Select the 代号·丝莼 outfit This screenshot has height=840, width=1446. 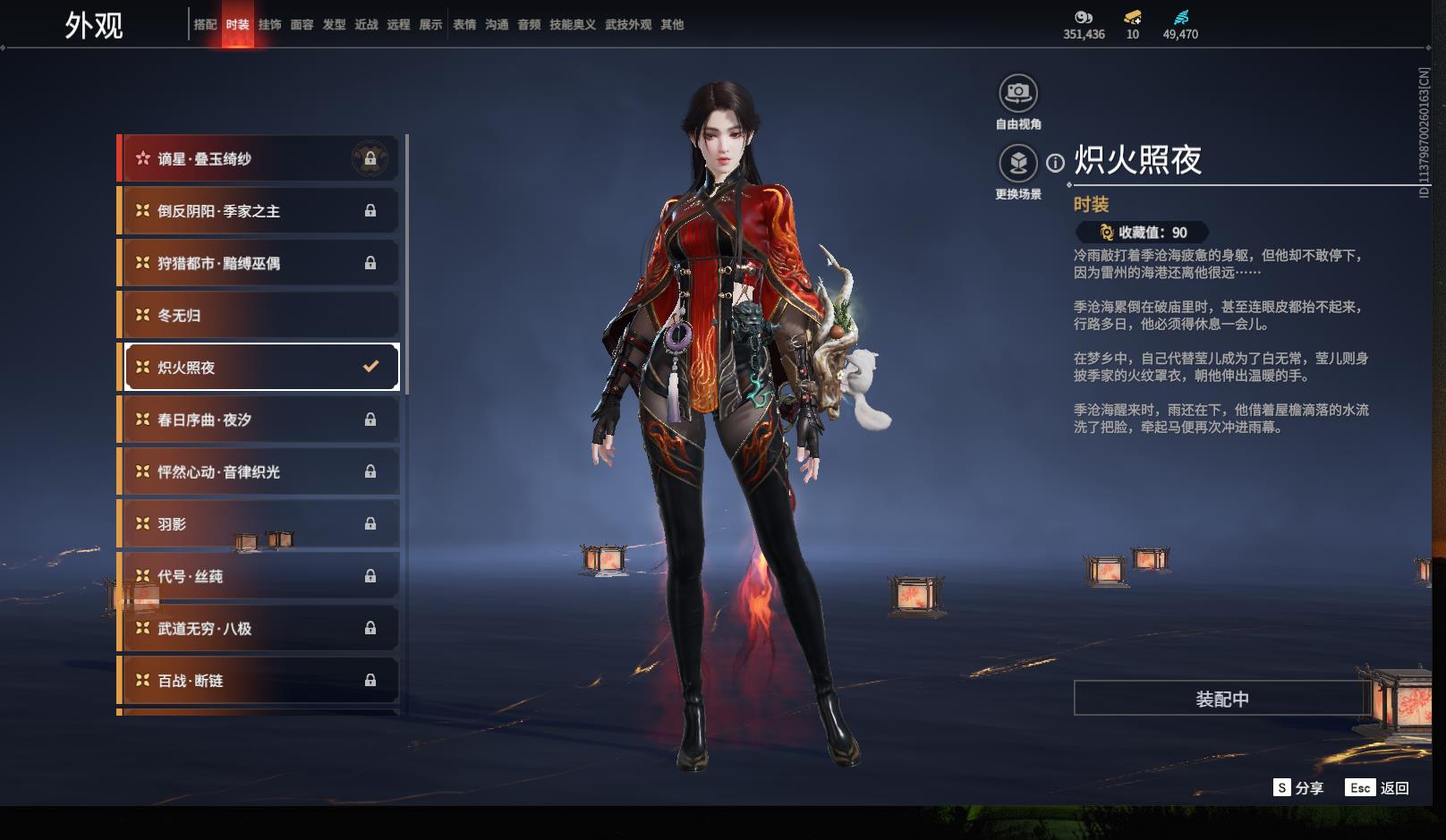259,576
